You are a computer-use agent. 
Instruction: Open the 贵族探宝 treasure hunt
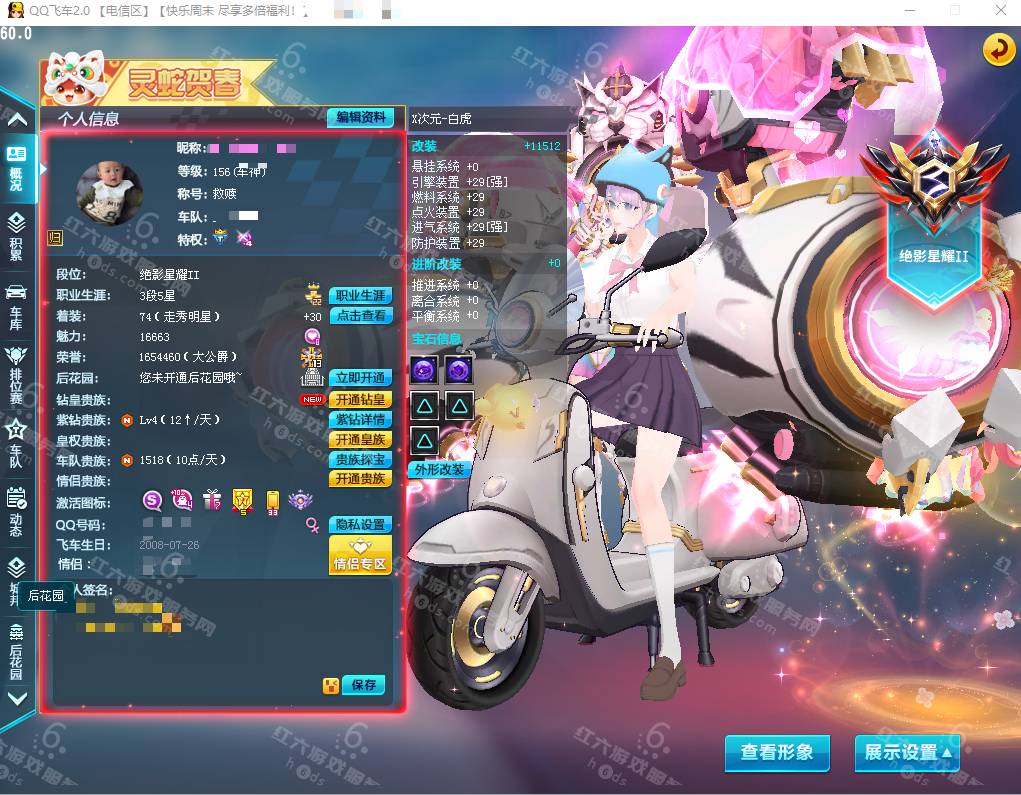[x=360, y=460]
